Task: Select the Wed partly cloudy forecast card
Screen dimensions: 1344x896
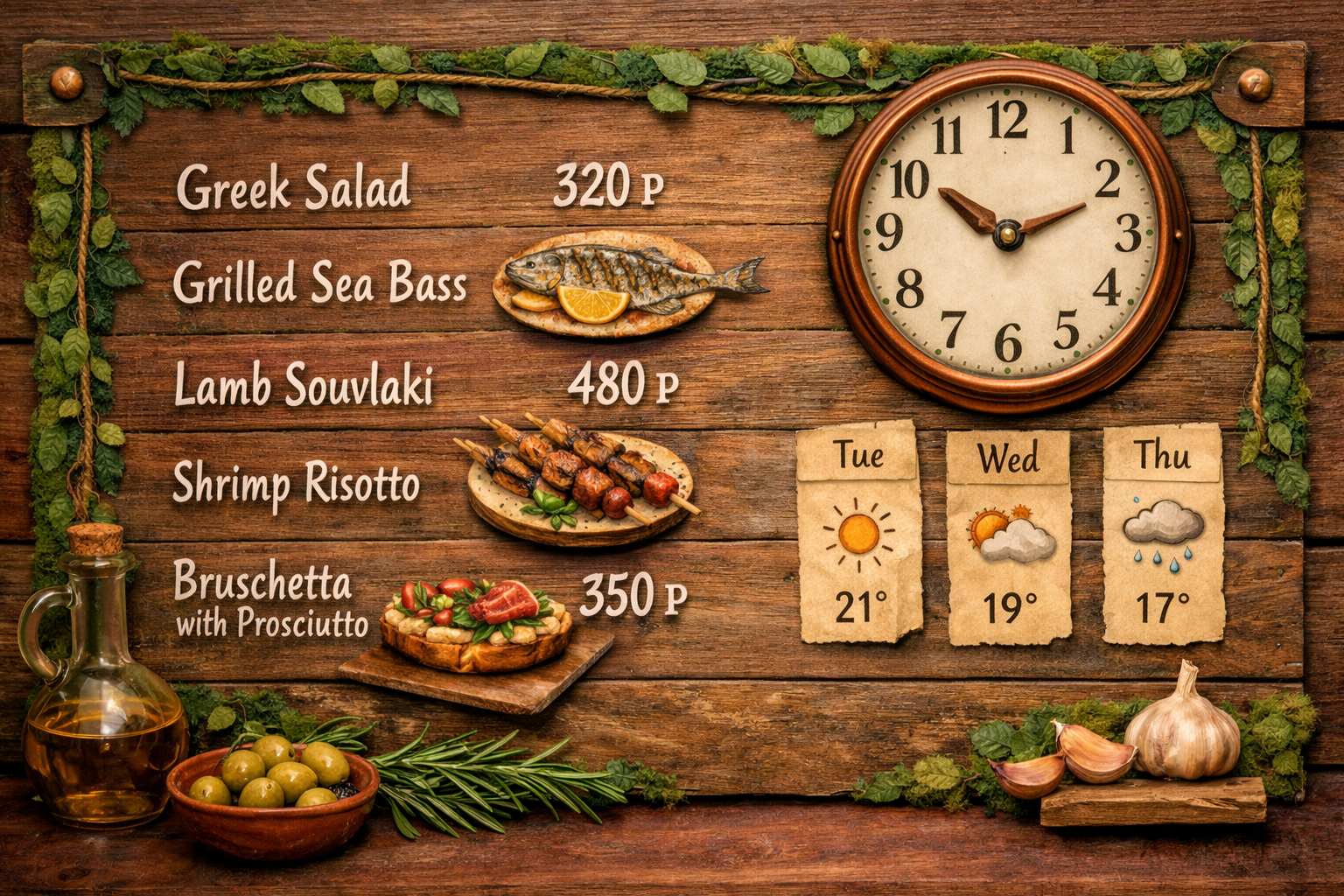Action: [1009, 535]
